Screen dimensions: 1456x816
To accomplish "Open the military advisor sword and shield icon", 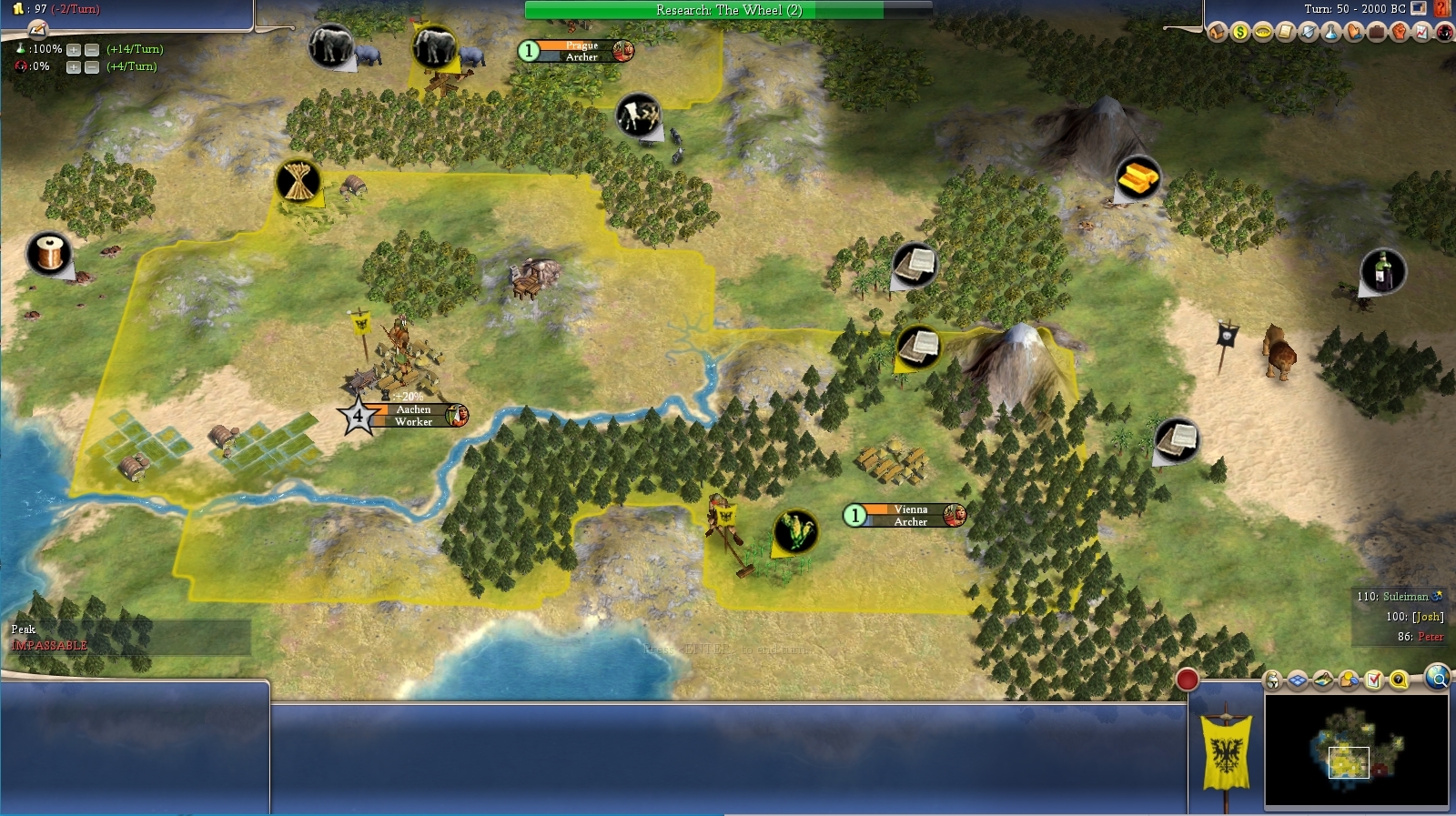I will 1308,33.
